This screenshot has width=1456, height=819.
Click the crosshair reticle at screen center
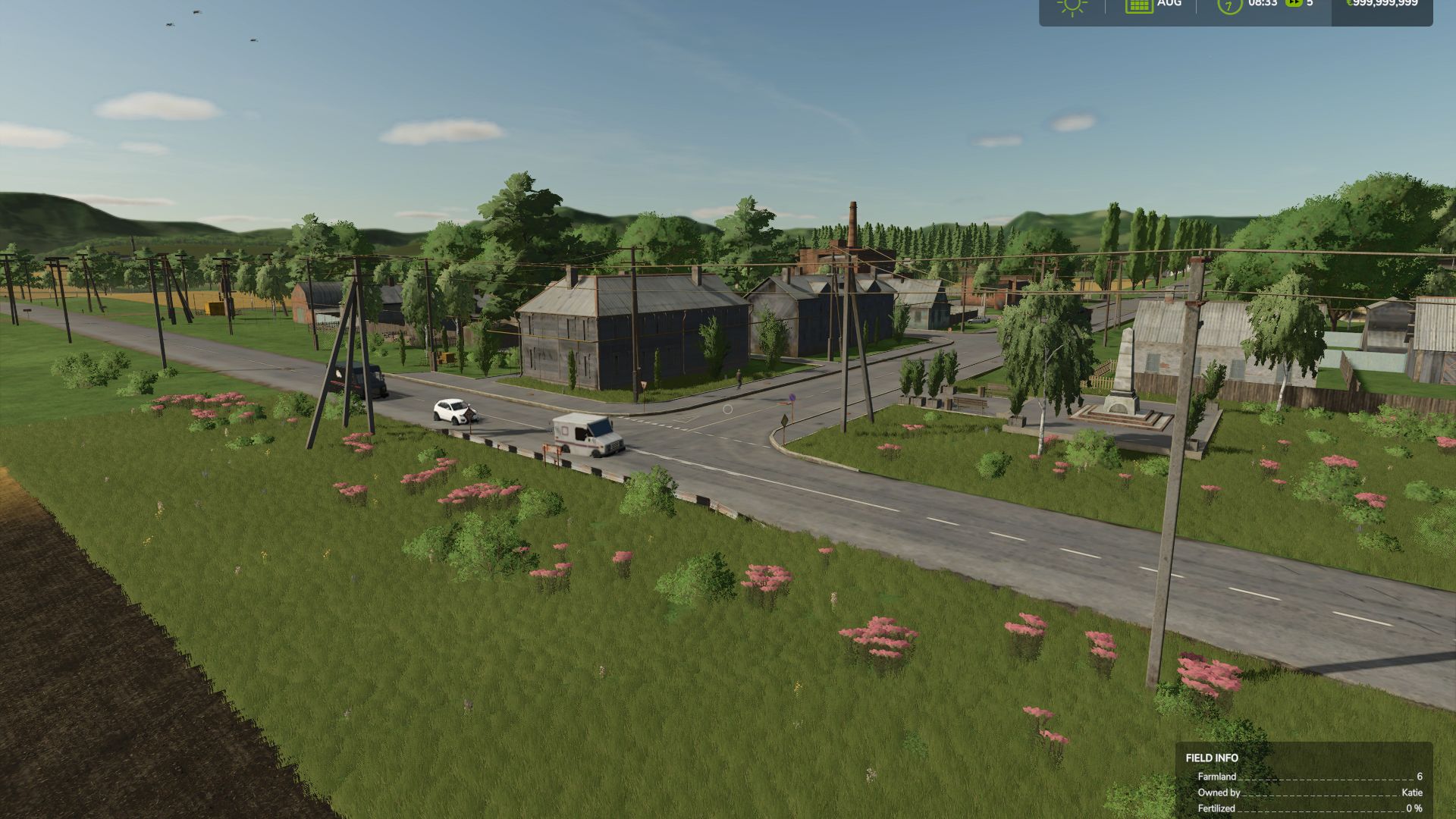726,408
